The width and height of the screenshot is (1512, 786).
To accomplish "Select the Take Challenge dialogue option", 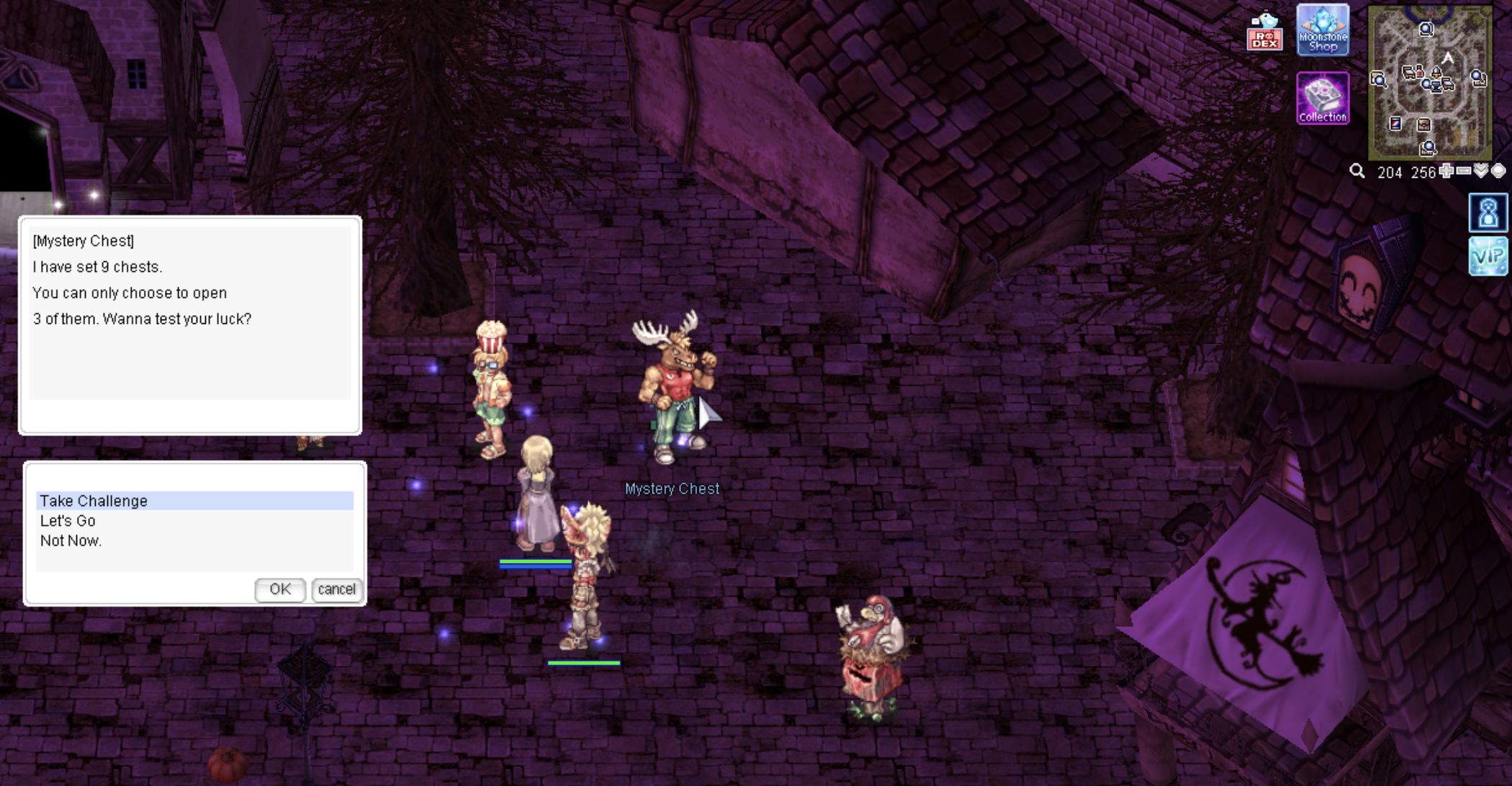I will coord(94,501).
